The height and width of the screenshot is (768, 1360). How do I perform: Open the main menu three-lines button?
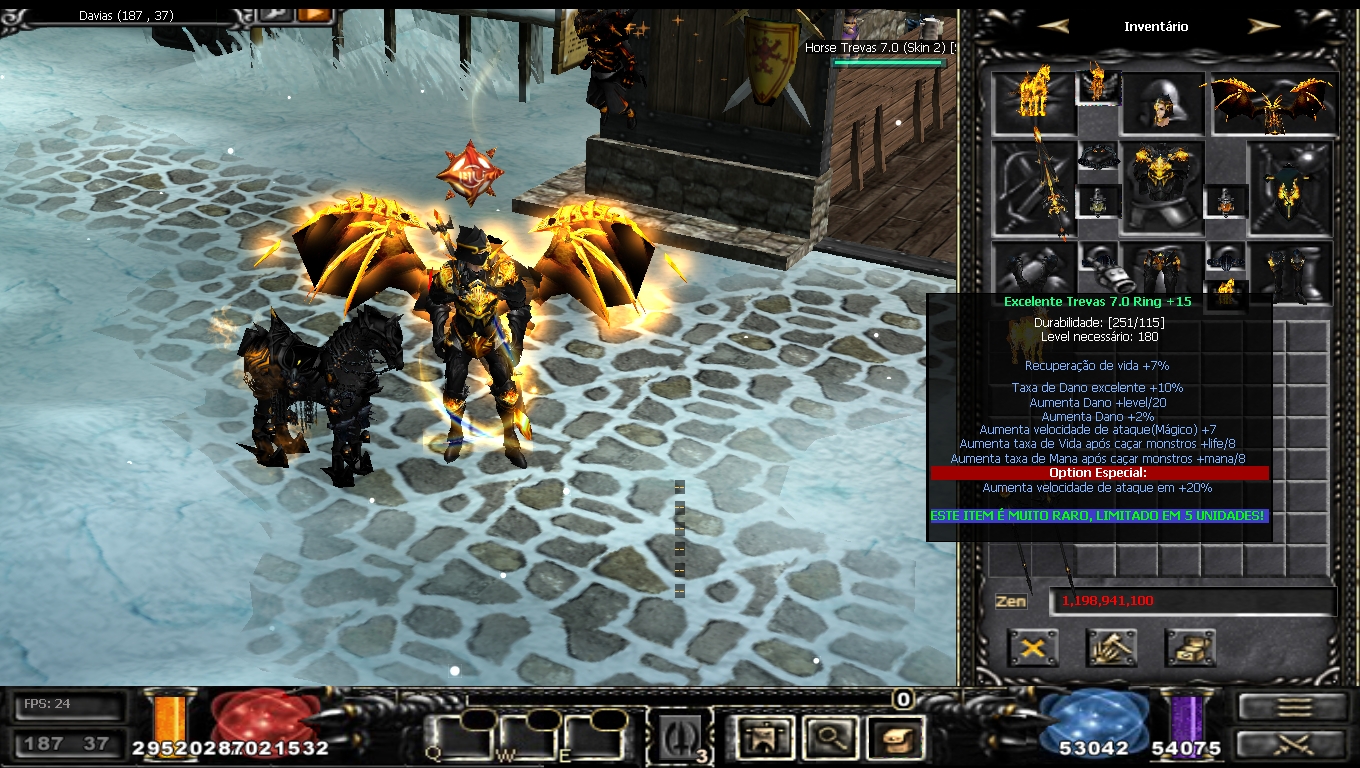pos(1295,706)
